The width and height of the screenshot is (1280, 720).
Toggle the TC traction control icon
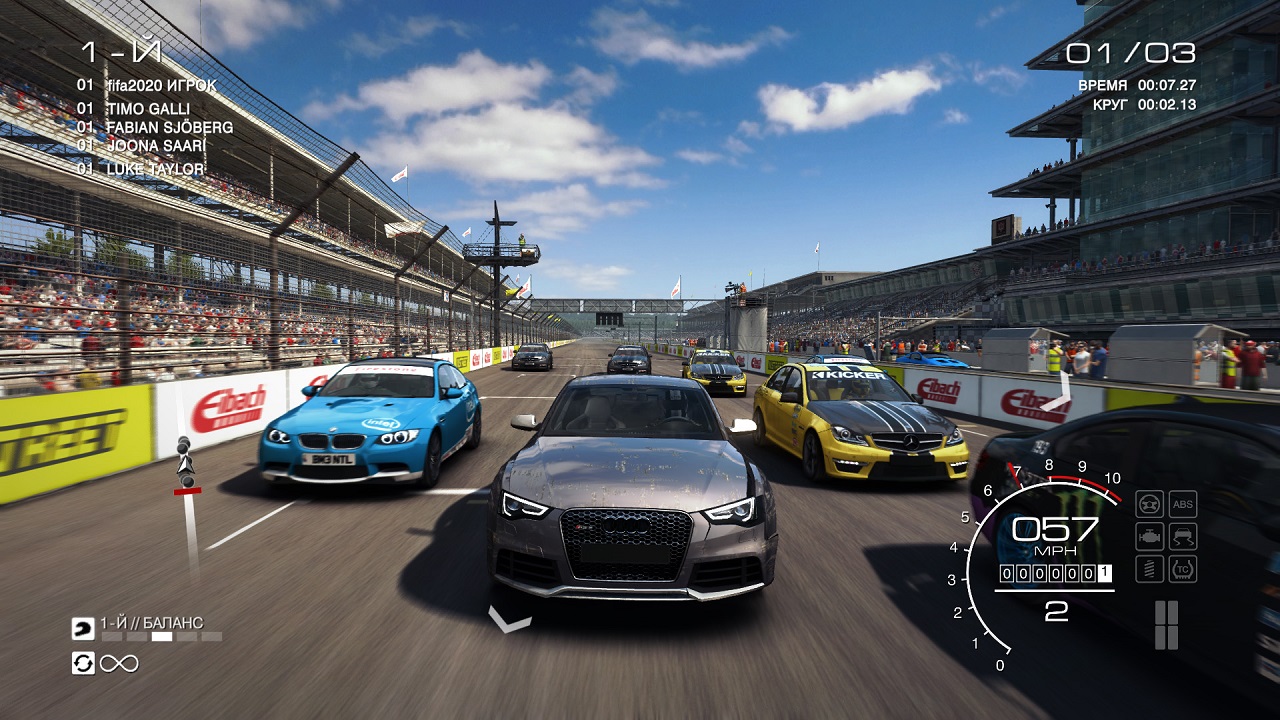point(1183,569)
